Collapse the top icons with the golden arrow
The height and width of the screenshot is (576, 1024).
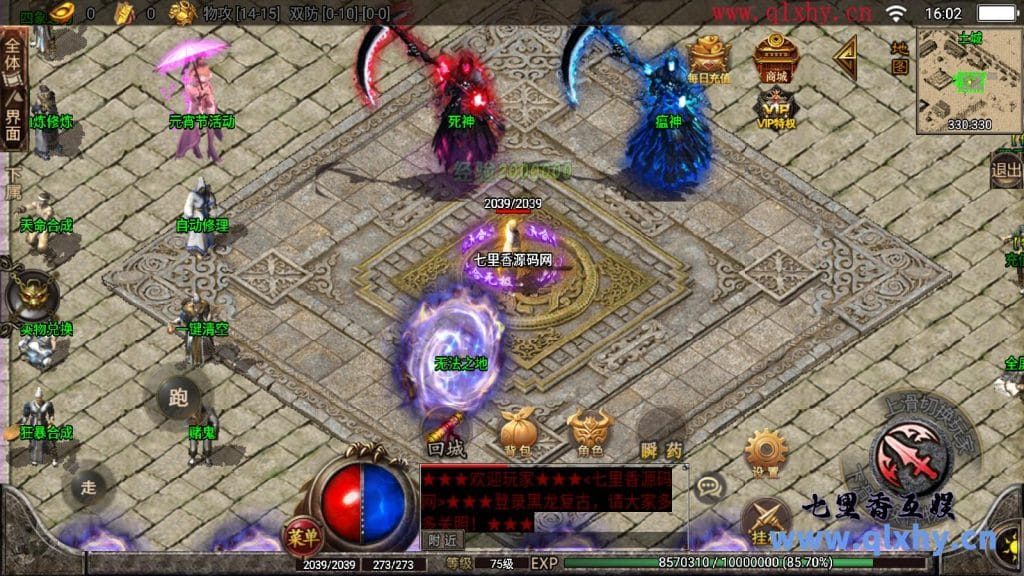pos(845,58)
